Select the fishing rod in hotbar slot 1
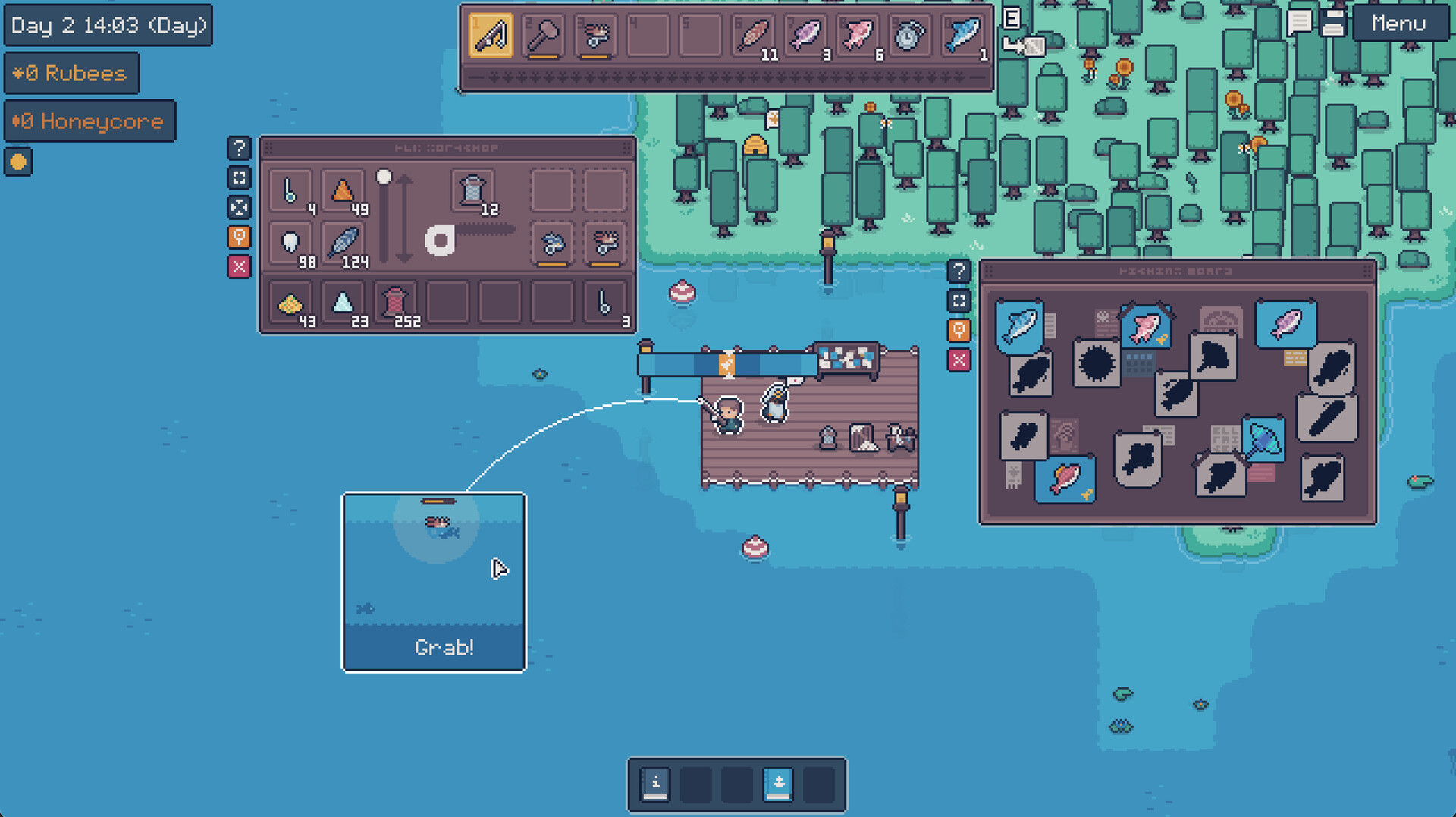Image resolution: width=1456 pixels, height=817 pixels. (491, 33)
